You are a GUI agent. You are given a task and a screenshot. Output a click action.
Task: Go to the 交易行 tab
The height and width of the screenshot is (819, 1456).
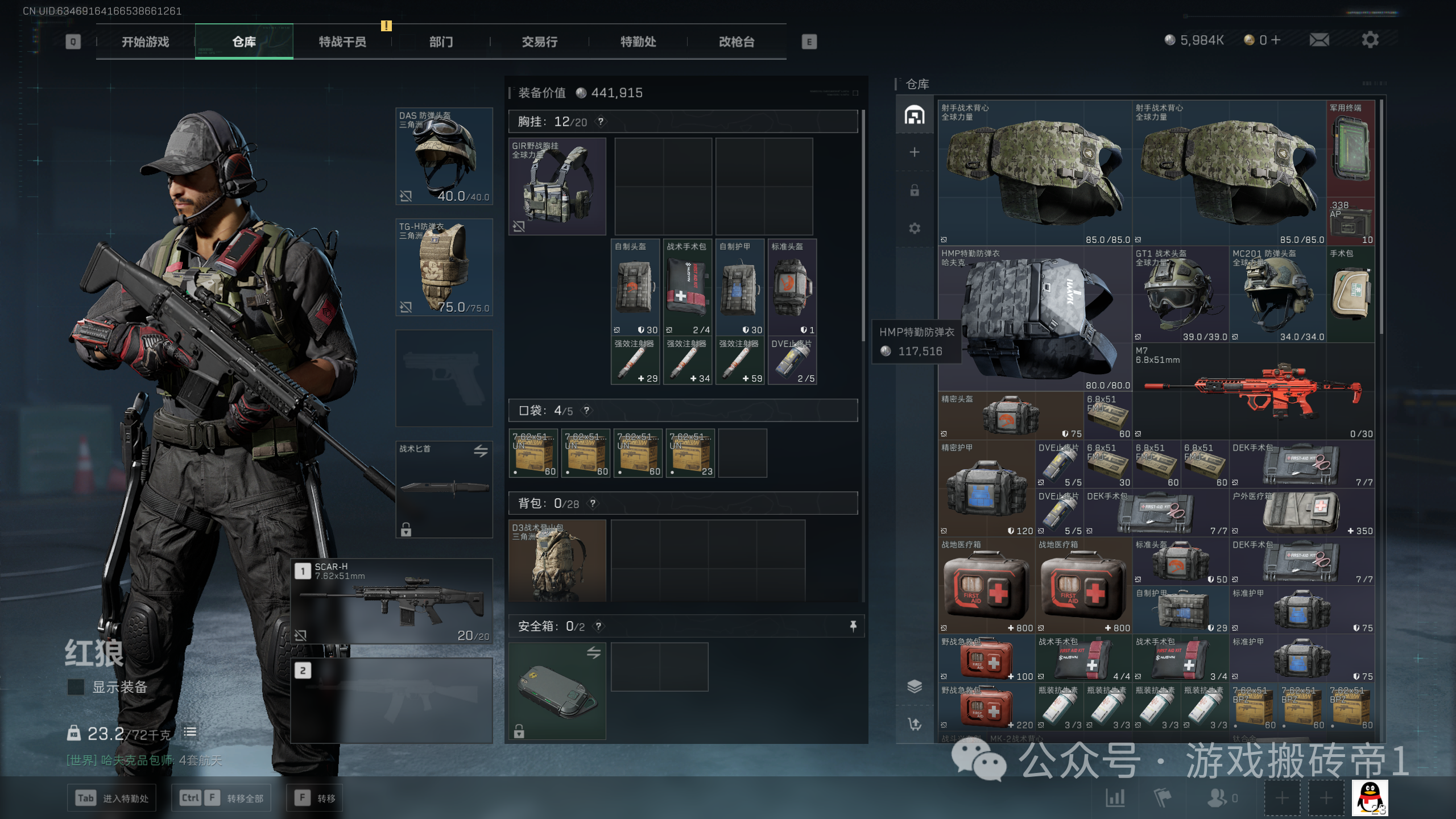[x=540, y=42]
